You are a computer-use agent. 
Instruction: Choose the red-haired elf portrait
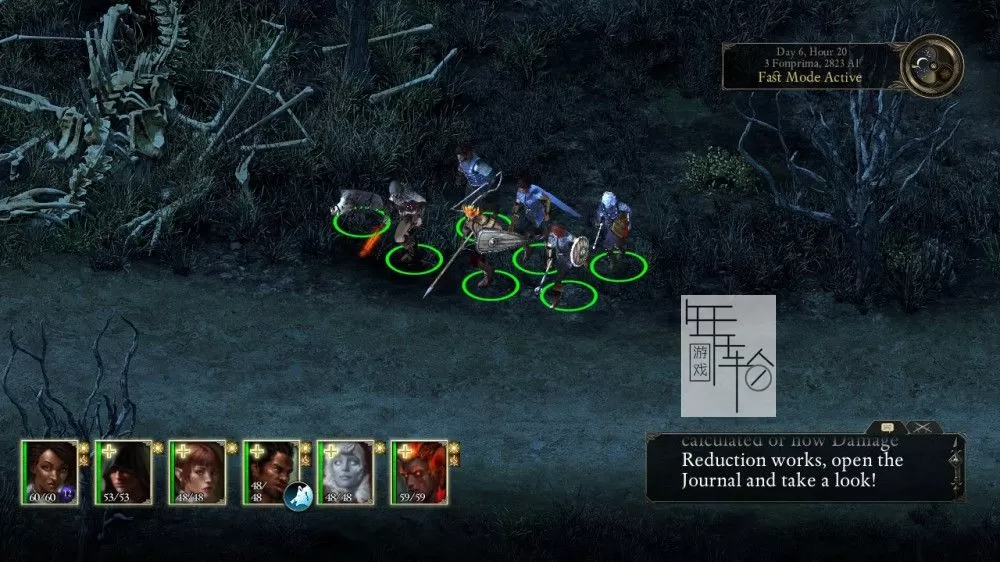click(x=197, y=471)
